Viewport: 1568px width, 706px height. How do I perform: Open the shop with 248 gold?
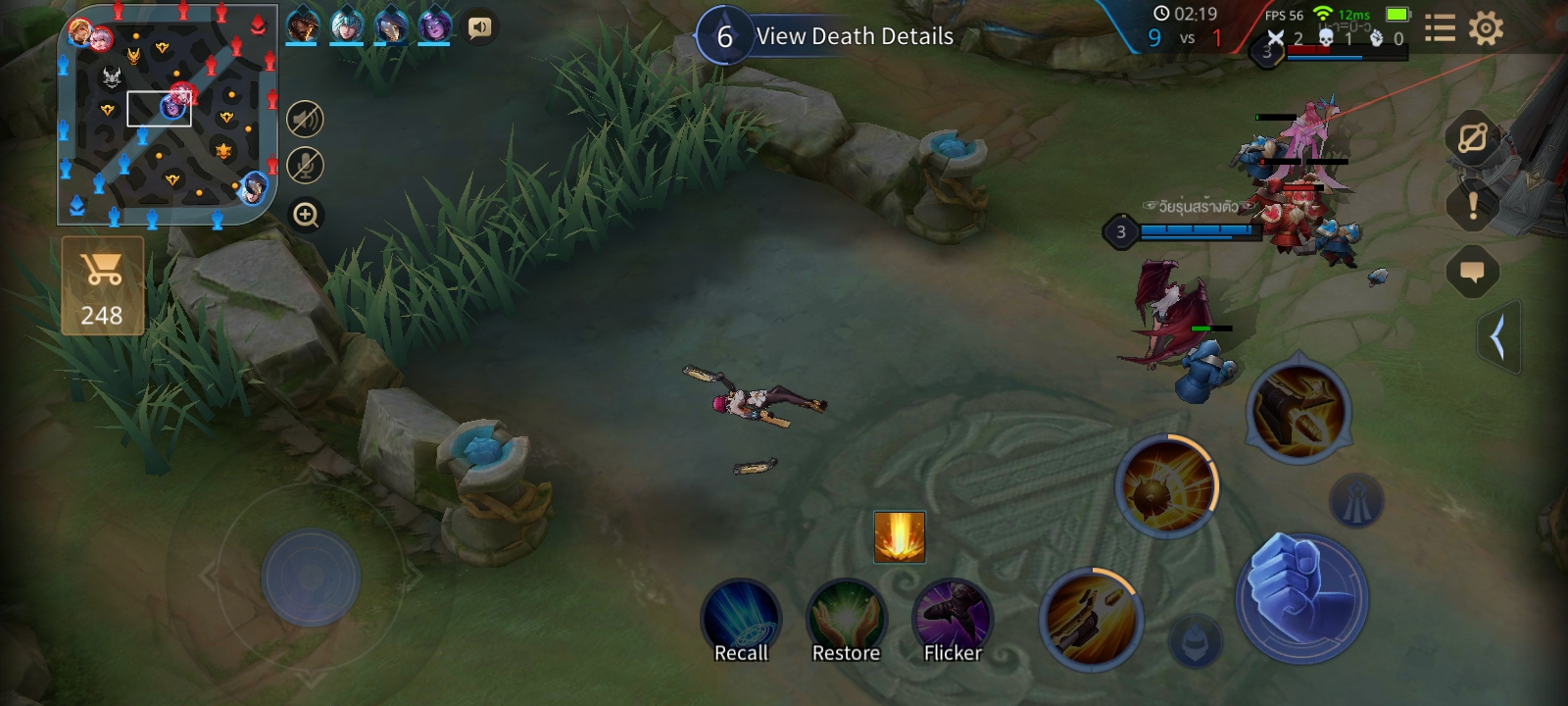pos(103,285)
